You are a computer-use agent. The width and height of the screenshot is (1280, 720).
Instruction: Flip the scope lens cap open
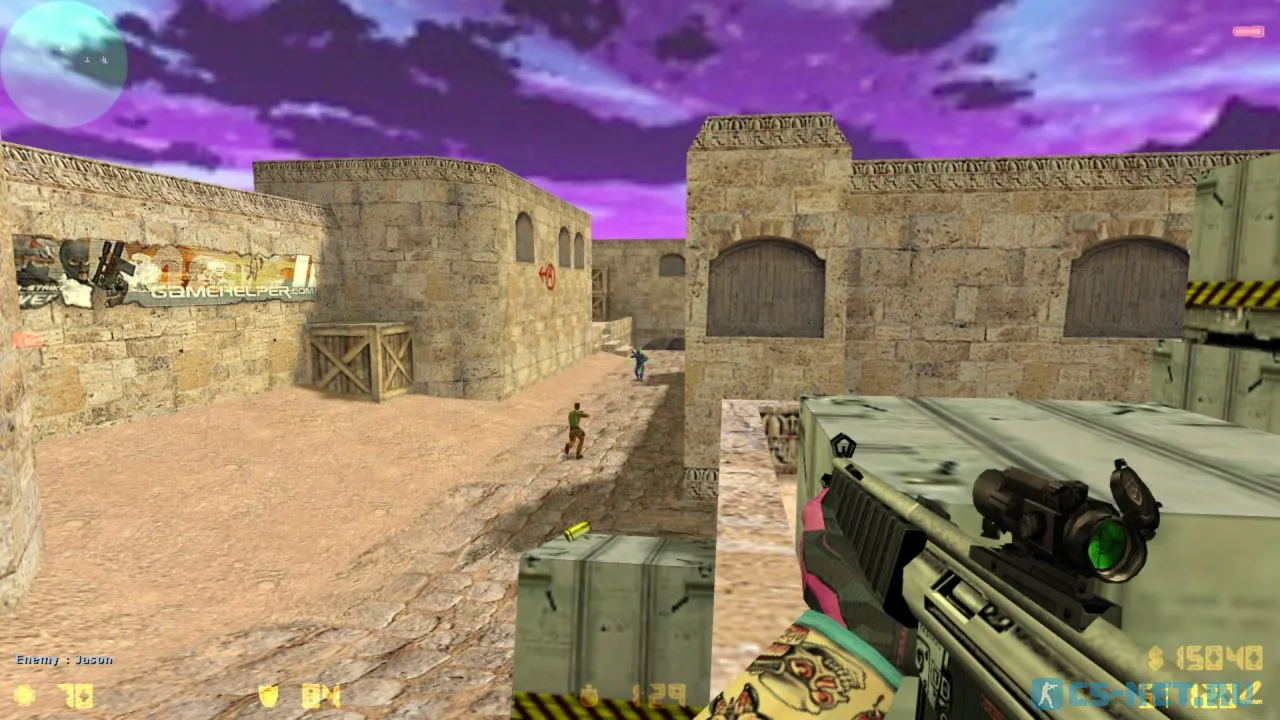pyautogui.click(x=1135, y=492)
